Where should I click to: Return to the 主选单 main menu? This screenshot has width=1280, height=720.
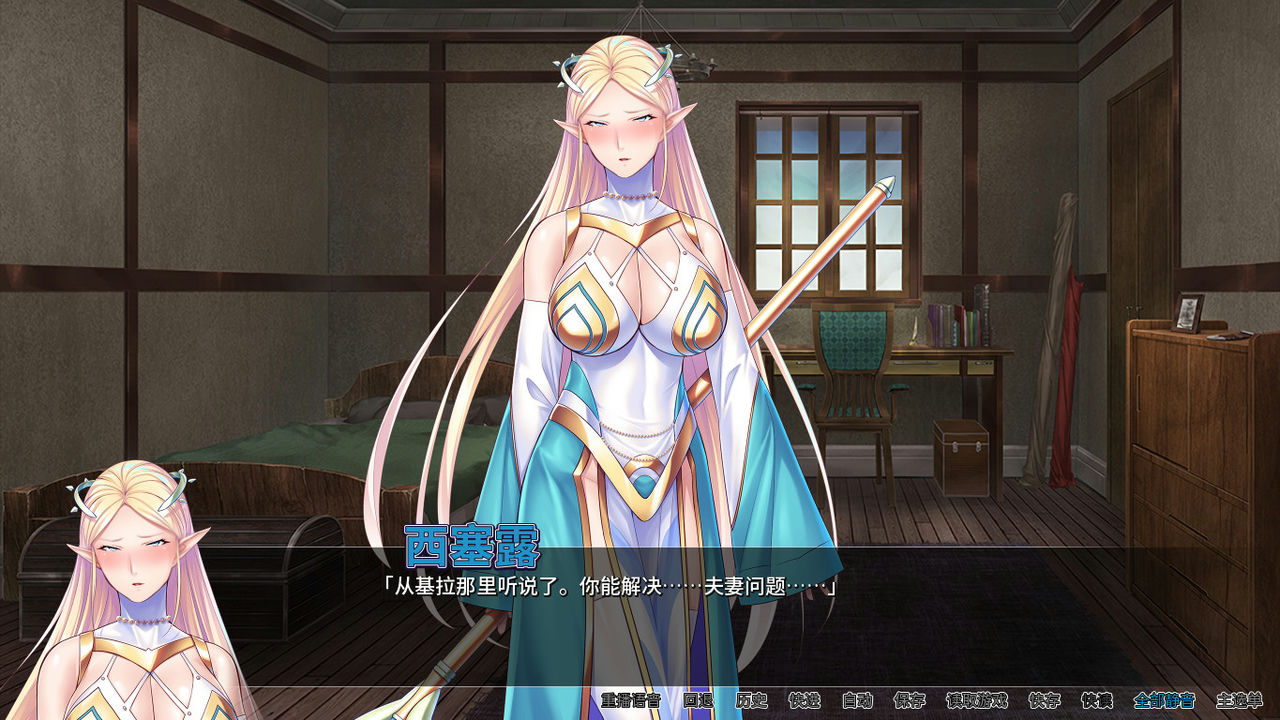pyautogui.click(x=1240, y=703)
